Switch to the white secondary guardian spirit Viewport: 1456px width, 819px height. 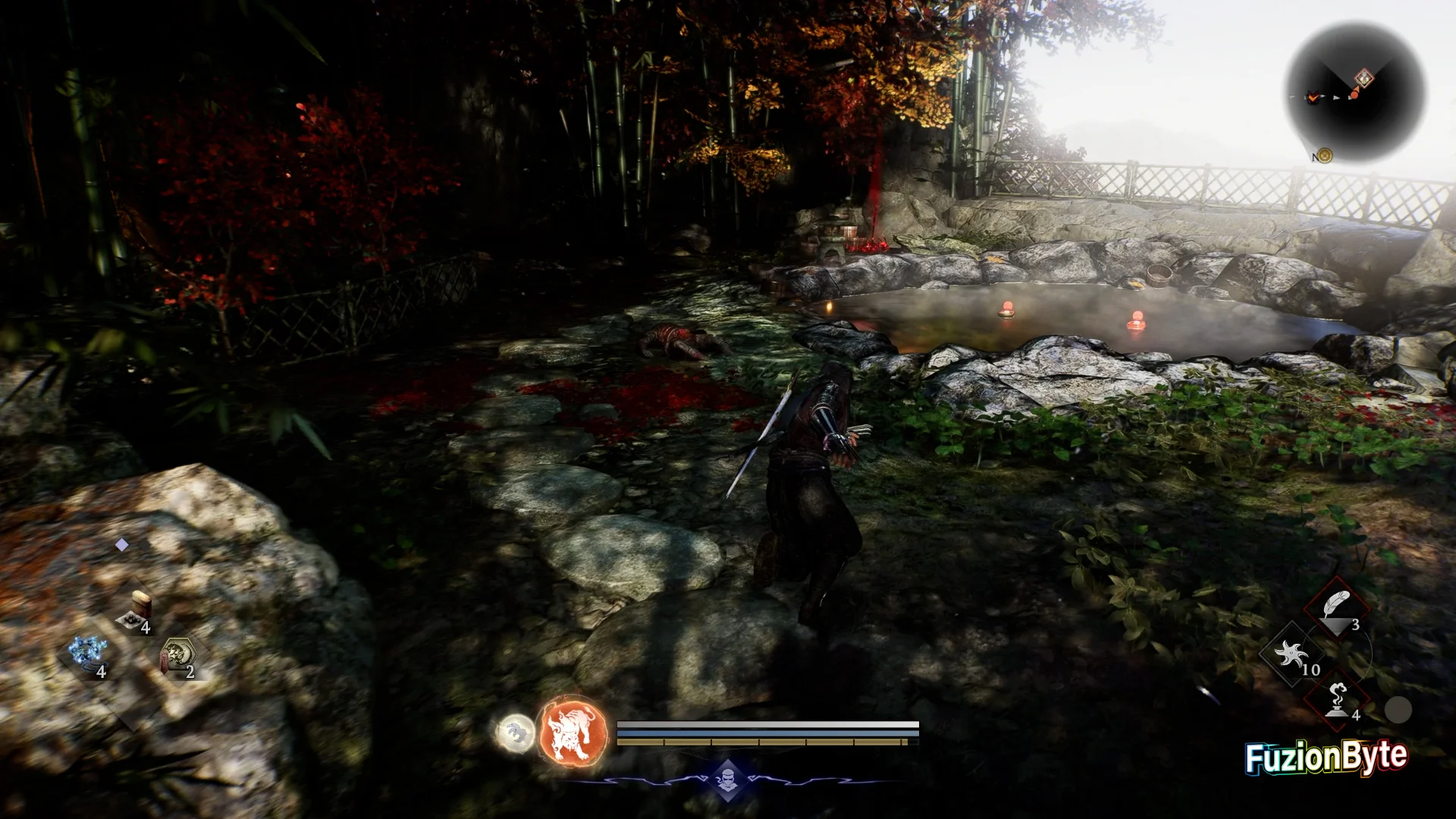click(x=515, y=733)
